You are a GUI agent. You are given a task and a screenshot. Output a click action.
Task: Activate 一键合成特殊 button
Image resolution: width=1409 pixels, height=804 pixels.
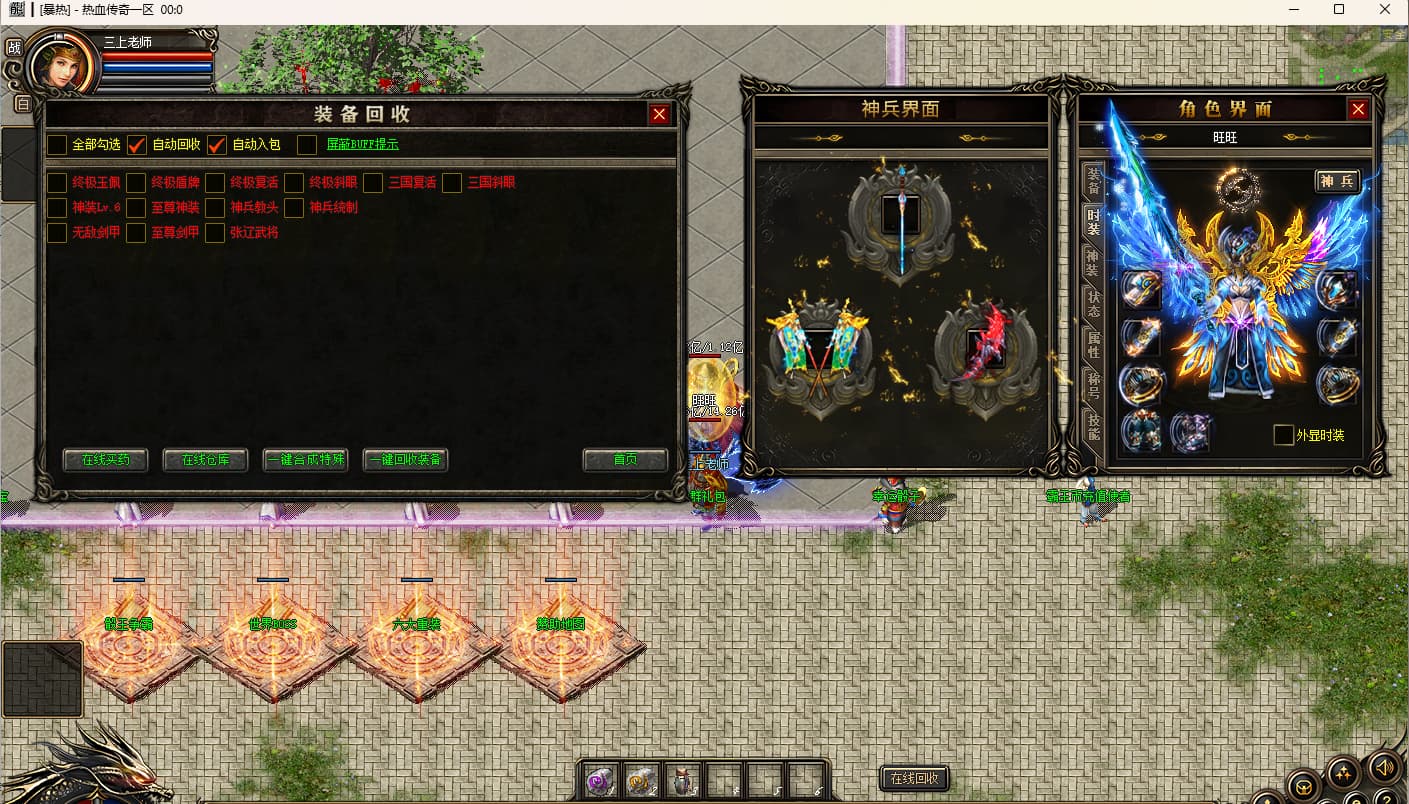point(305,460)
